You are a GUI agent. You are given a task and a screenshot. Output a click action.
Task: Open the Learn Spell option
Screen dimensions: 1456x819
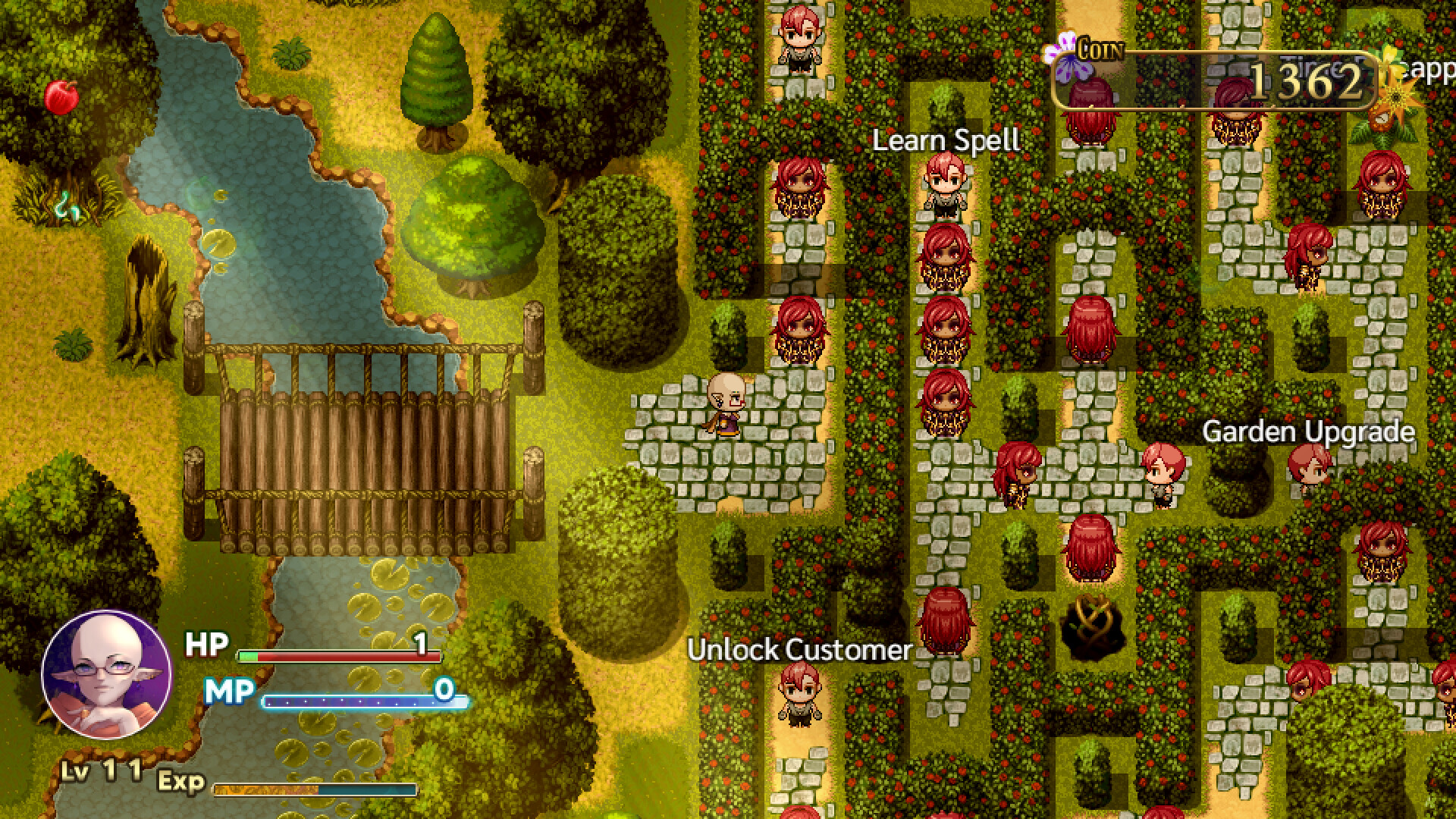946,140
